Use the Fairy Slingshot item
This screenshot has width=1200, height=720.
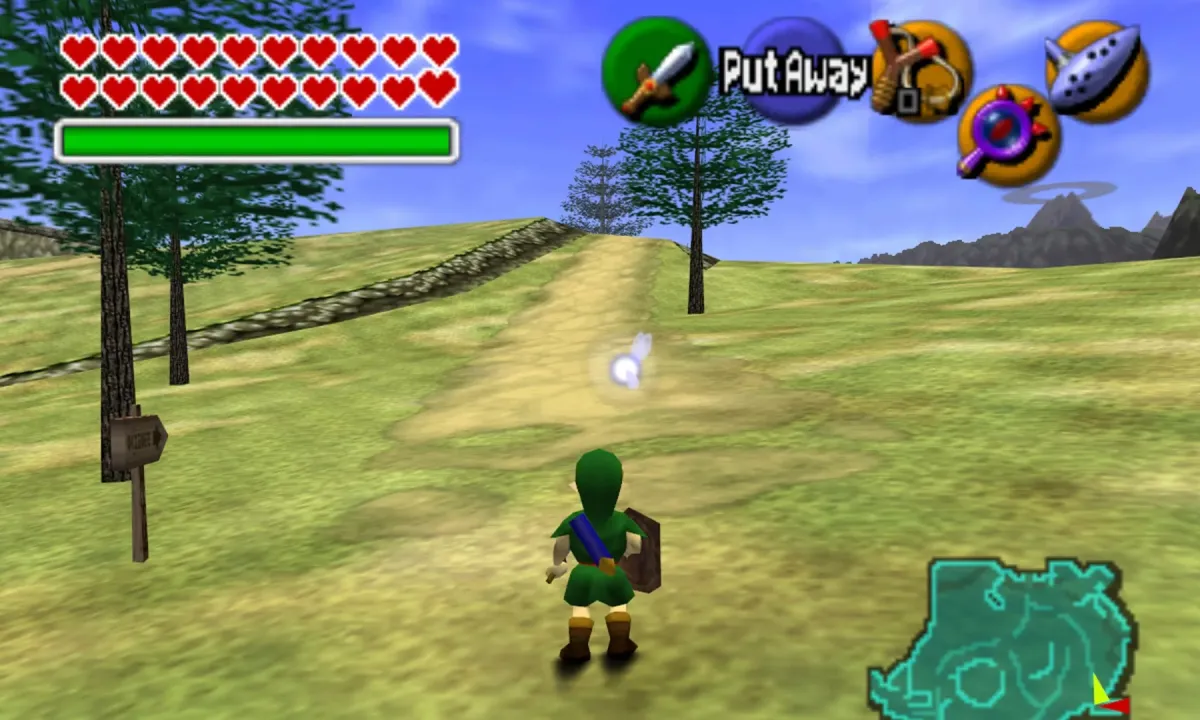click(x=920, y=71)
